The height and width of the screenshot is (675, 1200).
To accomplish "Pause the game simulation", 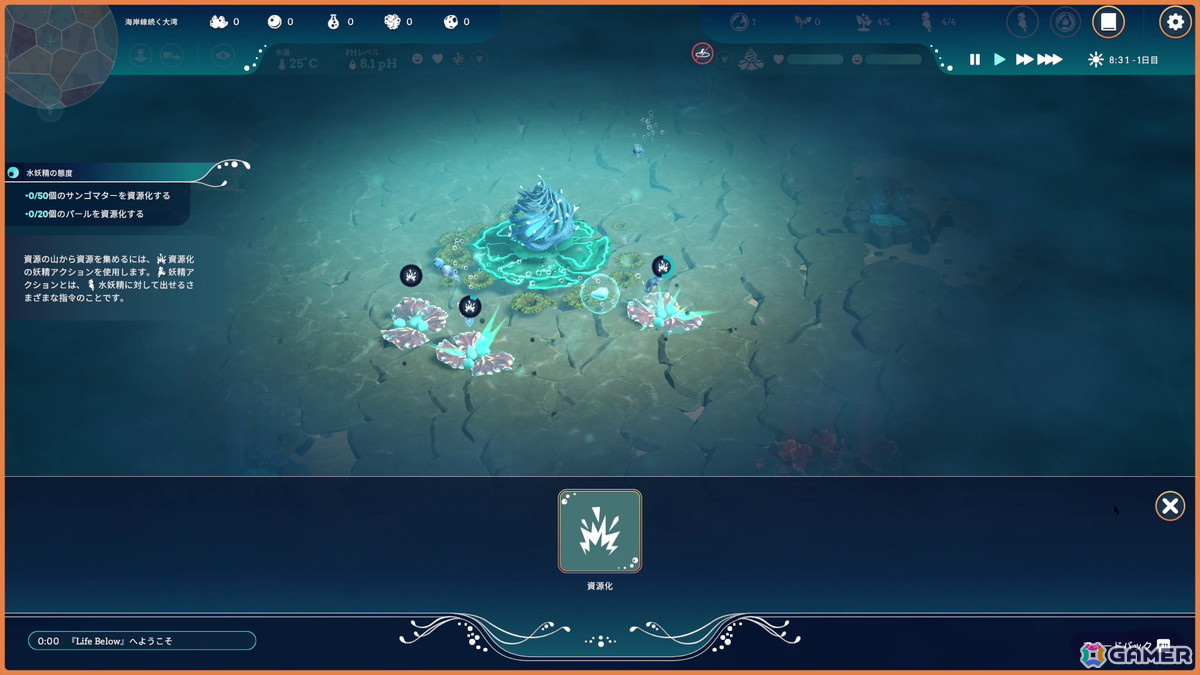I will coord(975,60).
